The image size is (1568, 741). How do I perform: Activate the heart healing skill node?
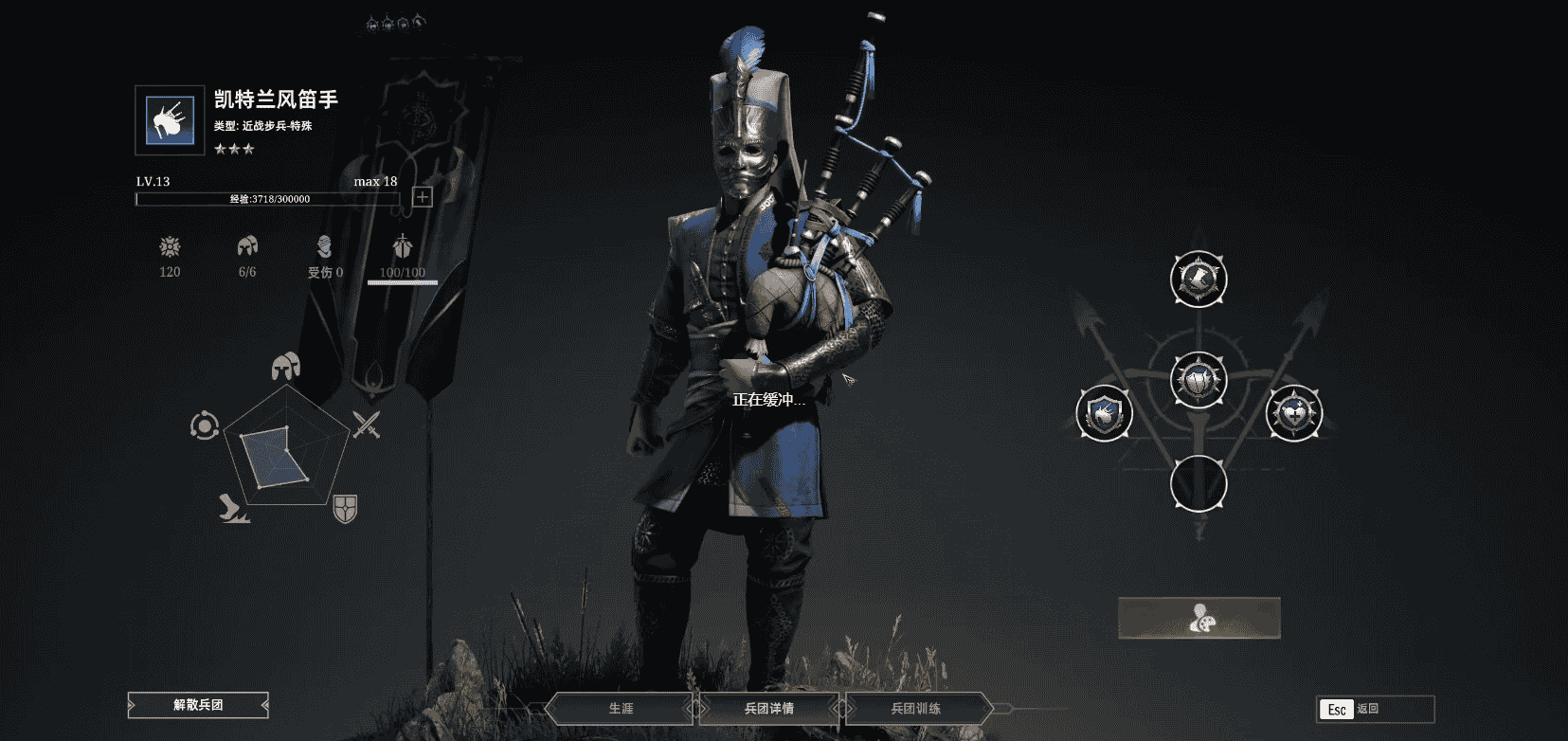(1293, 413)
